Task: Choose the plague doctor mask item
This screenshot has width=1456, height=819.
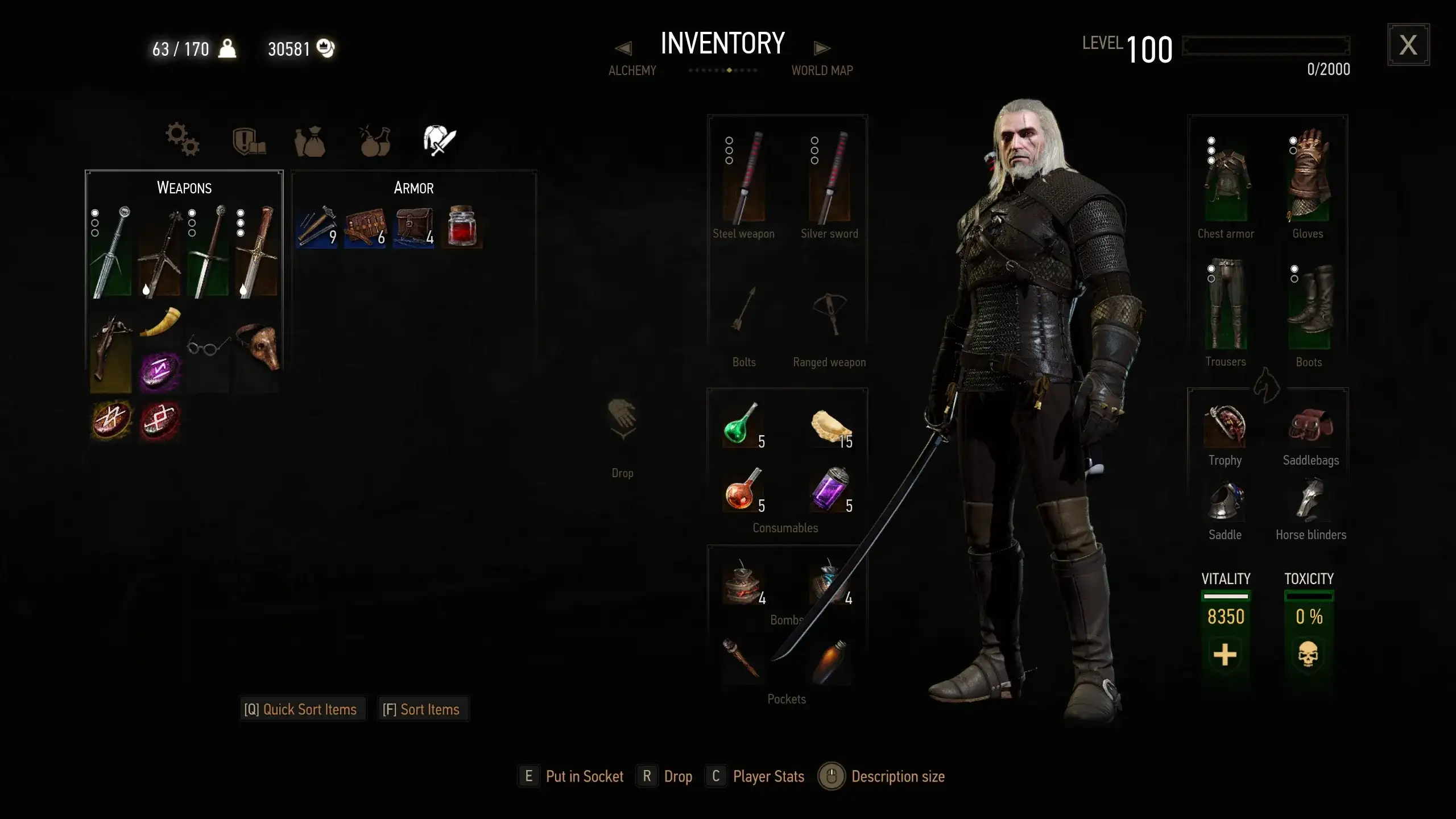Action: [x=258, y=346]
